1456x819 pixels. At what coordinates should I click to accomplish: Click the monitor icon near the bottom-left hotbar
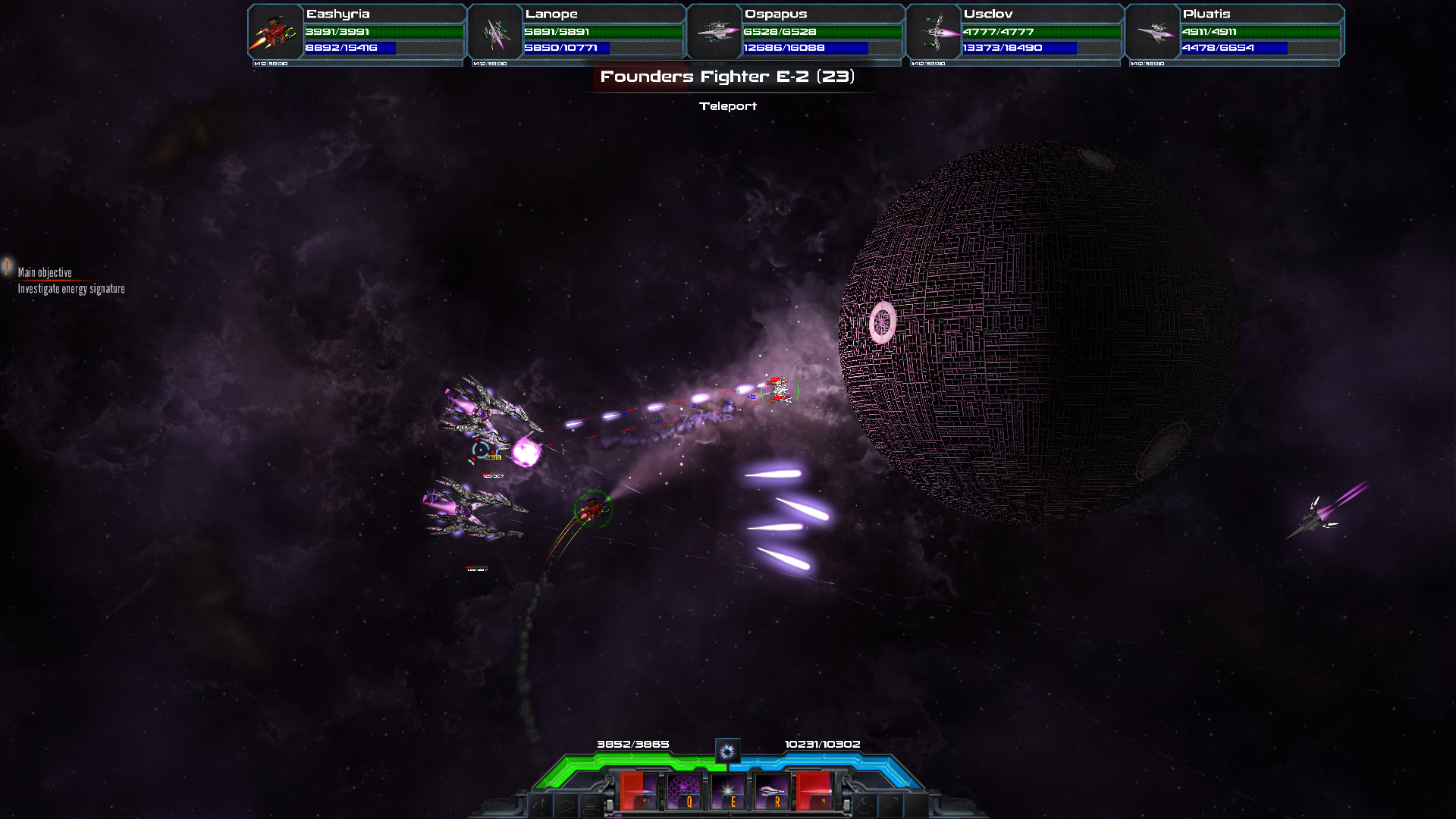(x=591, y=802)
